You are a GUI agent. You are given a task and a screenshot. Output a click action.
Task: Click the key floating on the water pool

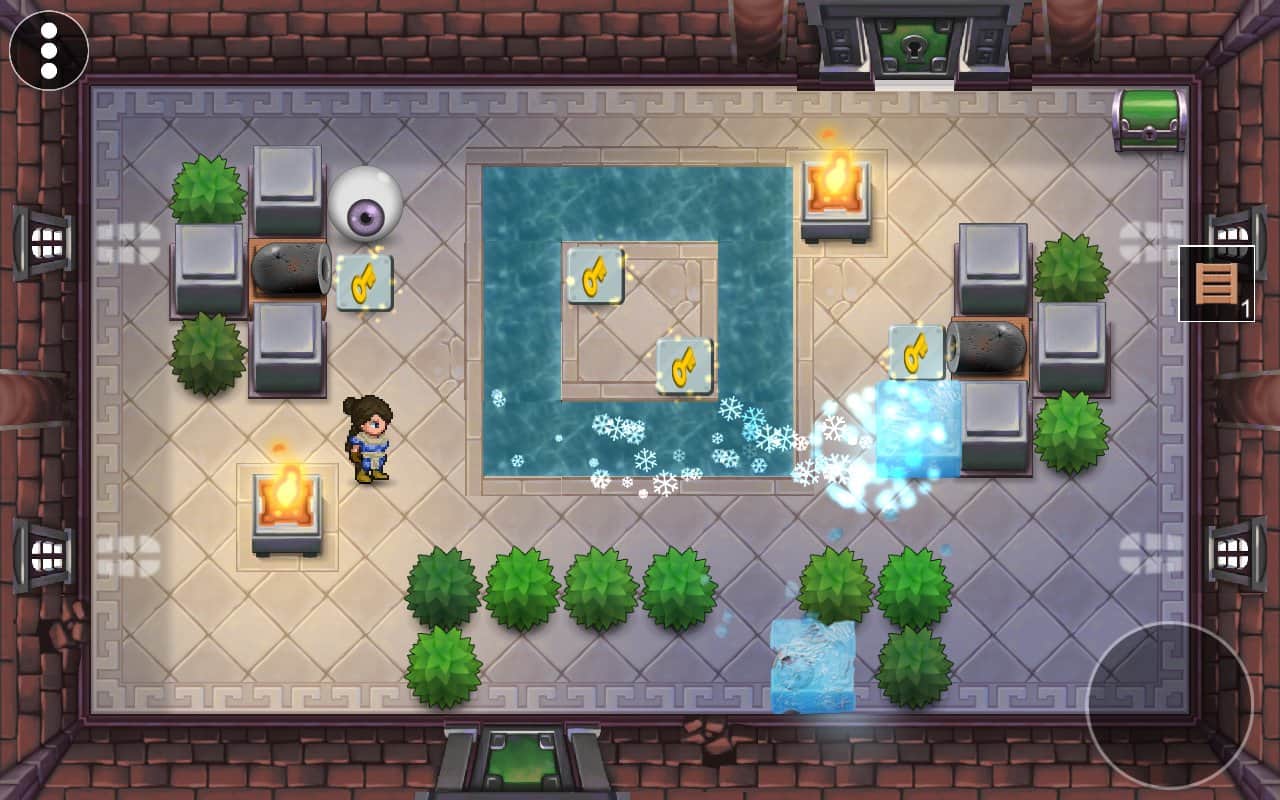point(683,364)
